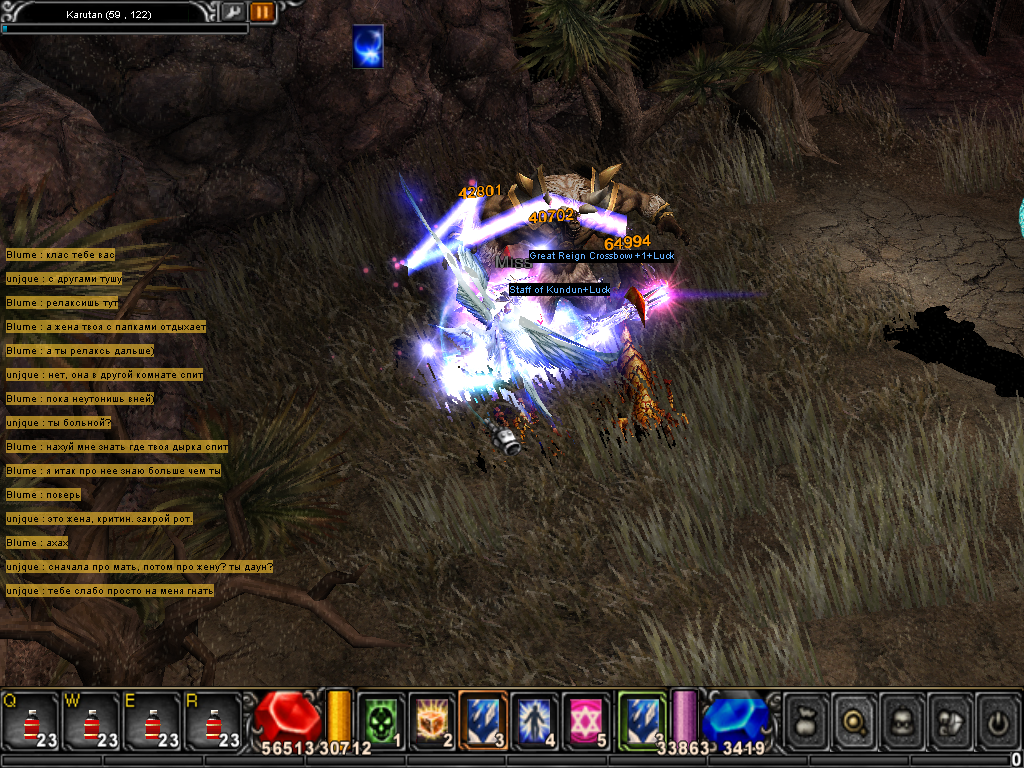The height and width of the screenshot is (768, 1024).
Task: Activate the orange cube skill in slot 2
Action: [x=431, y=720]
